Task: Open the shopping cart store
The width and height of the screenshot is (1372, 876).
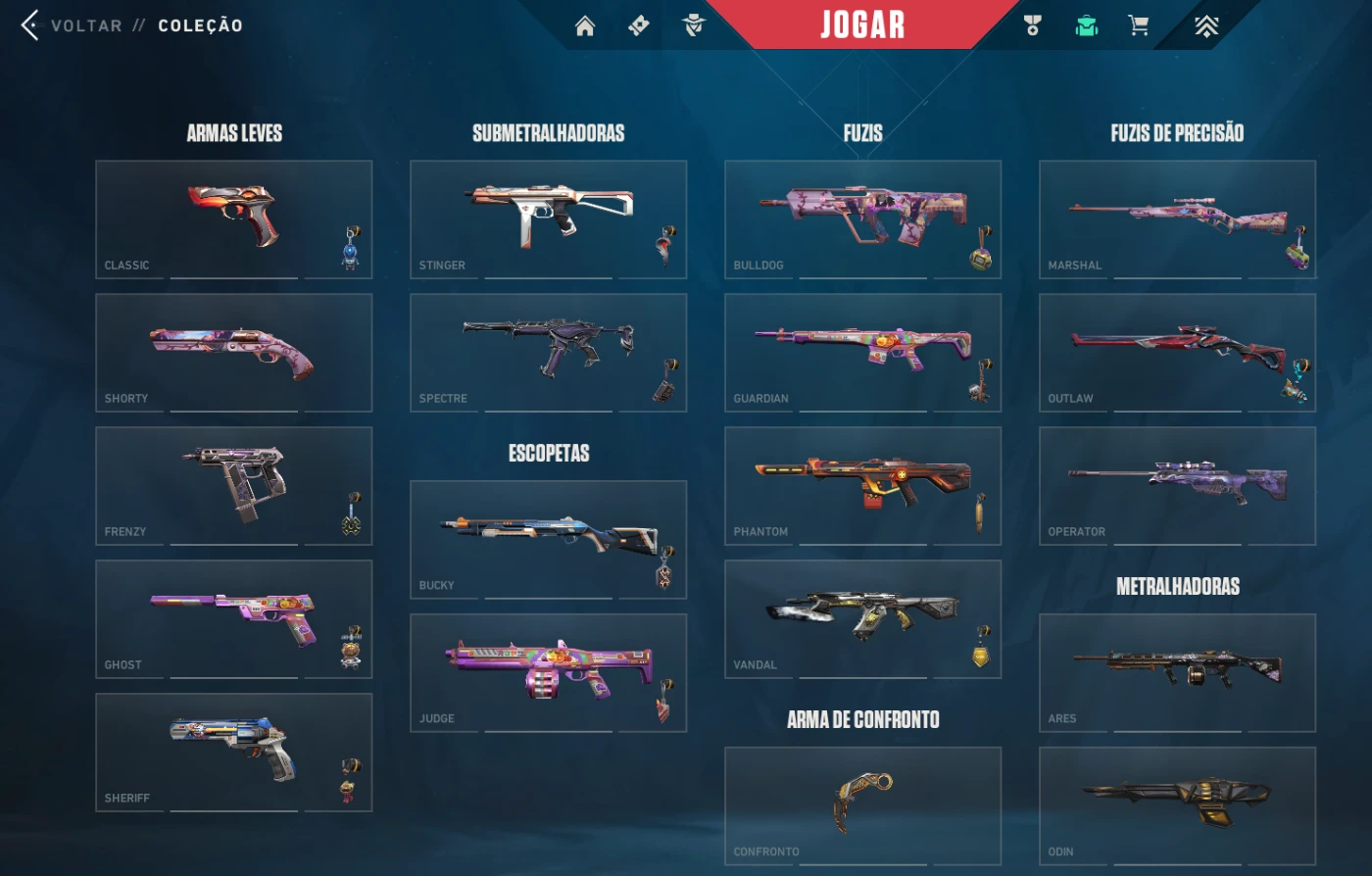Action: [1138, 26]
